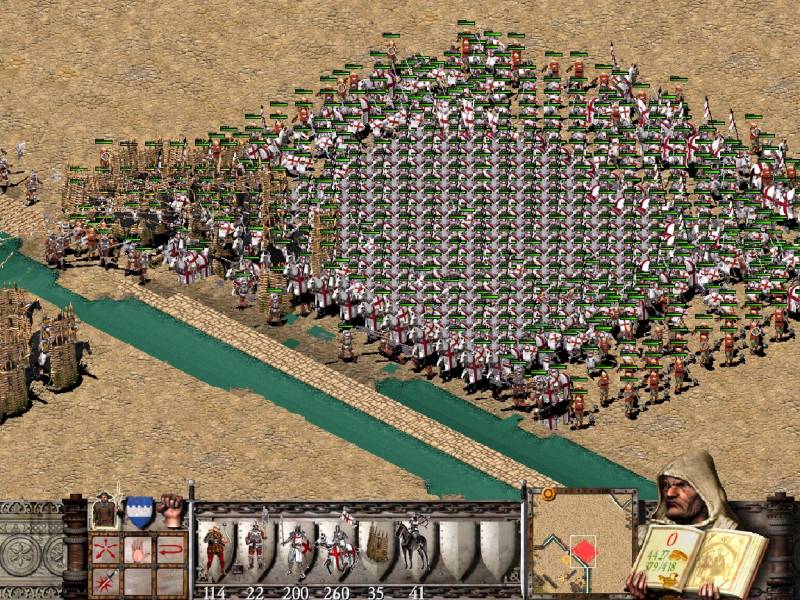The width and height of the screenshot is (800, 600).
Task: Activate the open-hand stand ground stance
Action: point(139,550)
